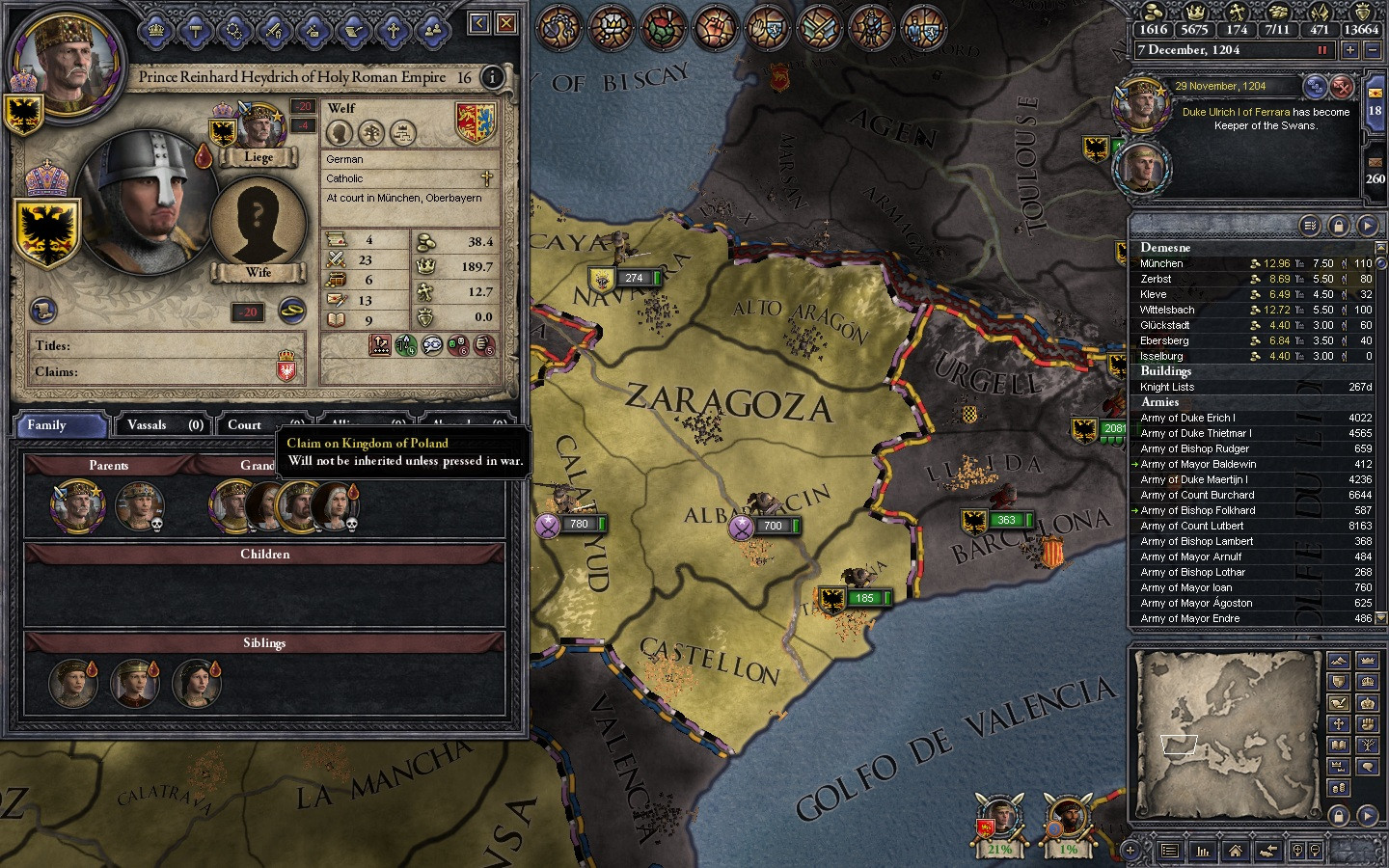Screen dimensions: 1389x868
Task: Open the character info 'i' button
Action: pos(492,77)
